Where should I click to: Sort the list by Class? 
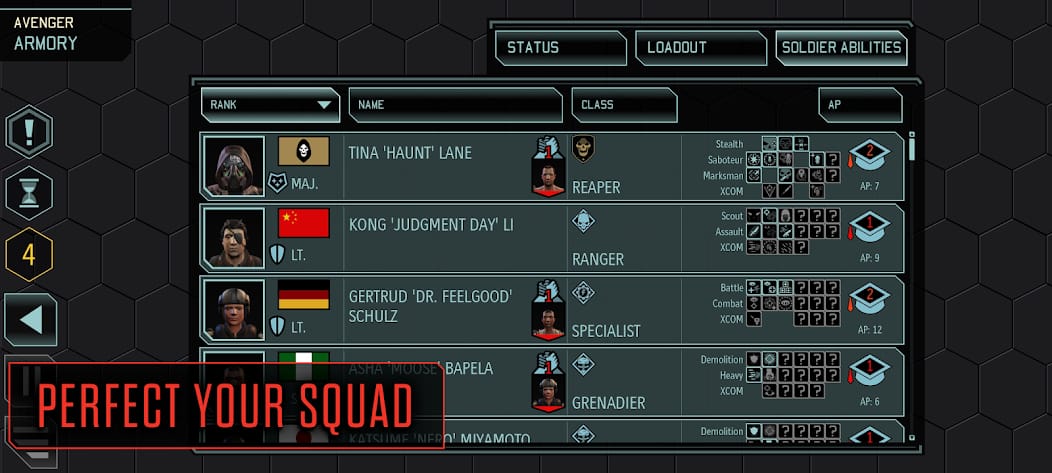pos(624,104)
